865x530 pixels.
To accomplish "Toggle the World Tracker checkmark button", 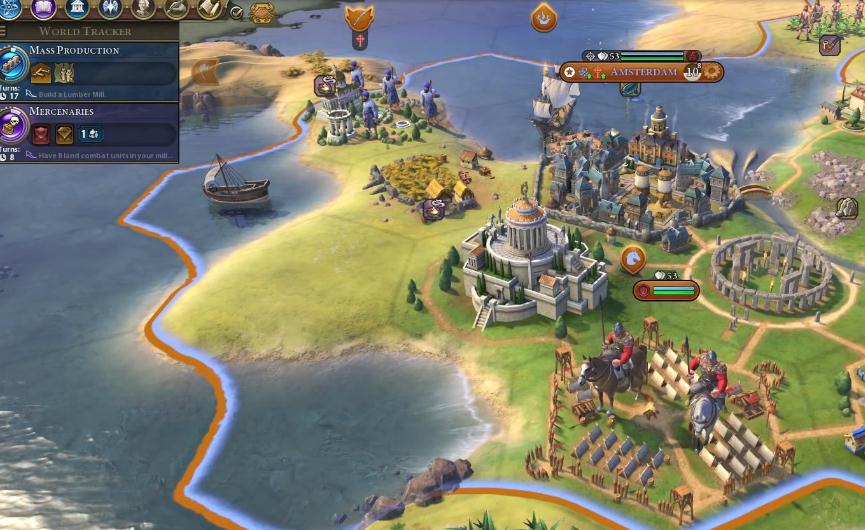I will [237, 12].
